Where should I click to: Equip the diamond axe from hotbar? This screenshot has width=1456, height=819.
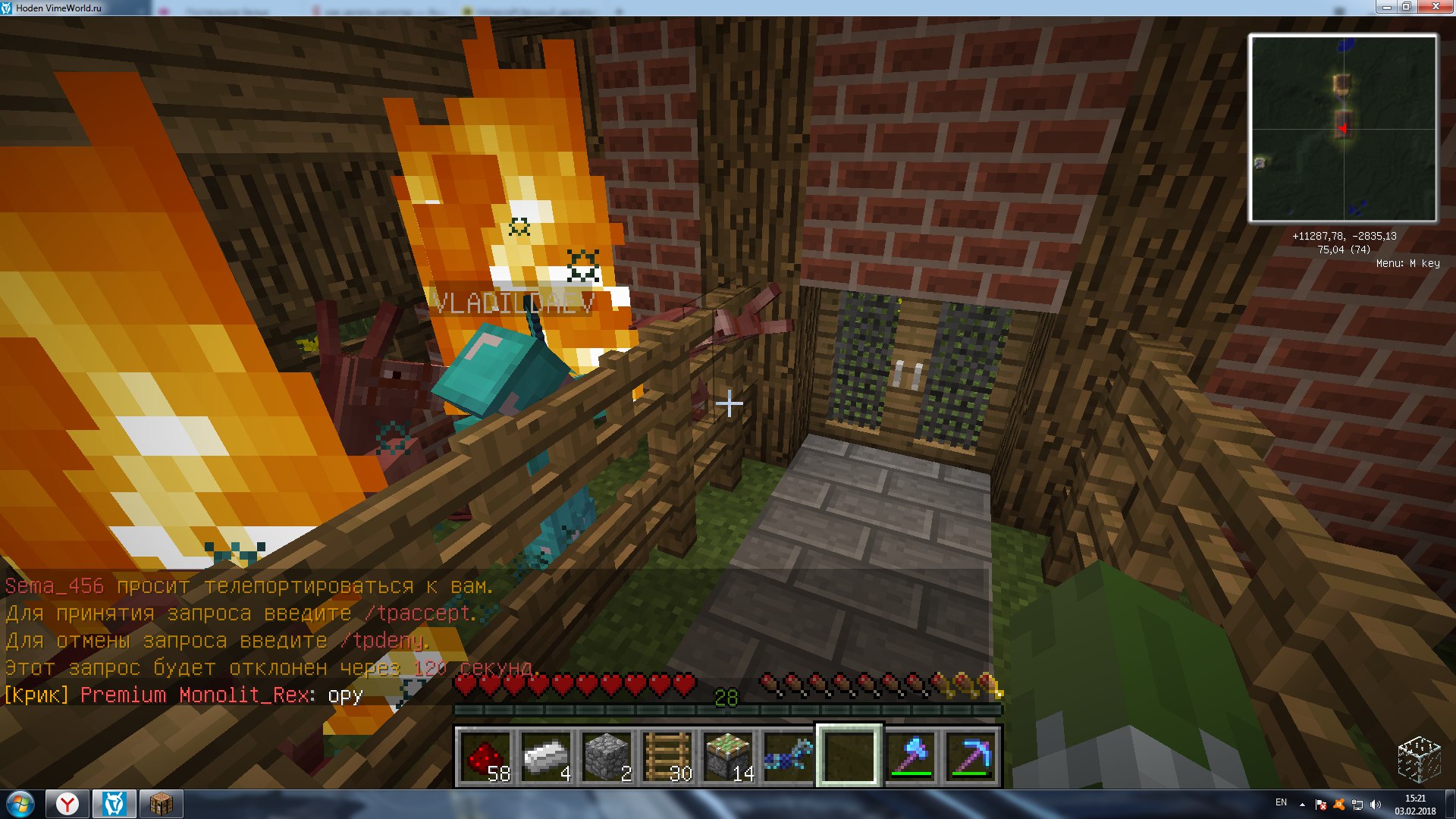click(x=910, y=756)
